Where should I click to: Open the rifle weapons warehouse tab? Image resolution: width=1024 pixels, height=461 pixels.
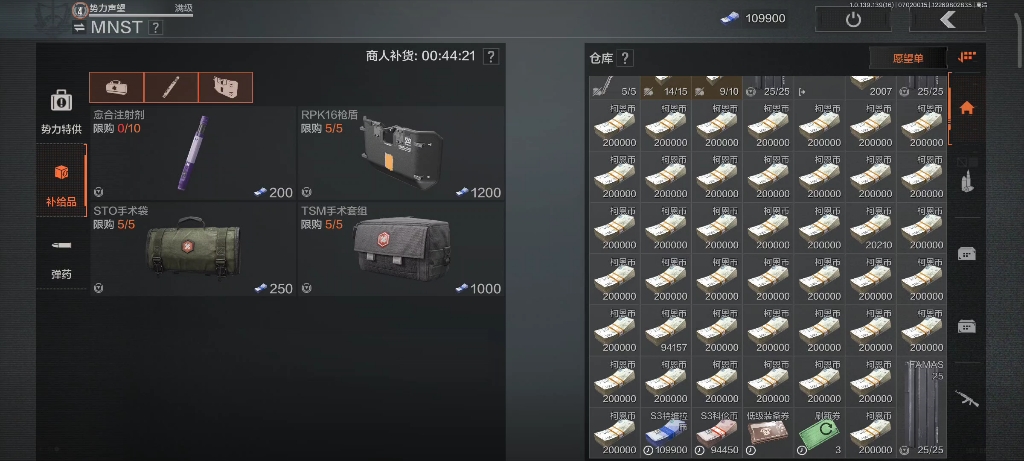point(966,397)
